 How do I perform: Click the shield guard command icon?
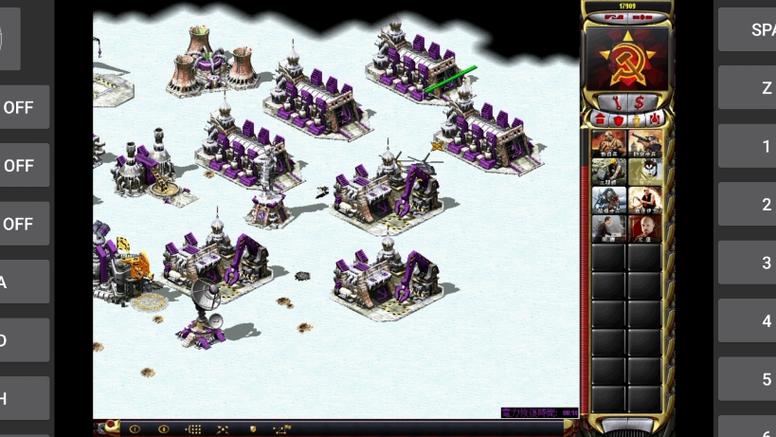pyautogui.click(x=252, y=429)
